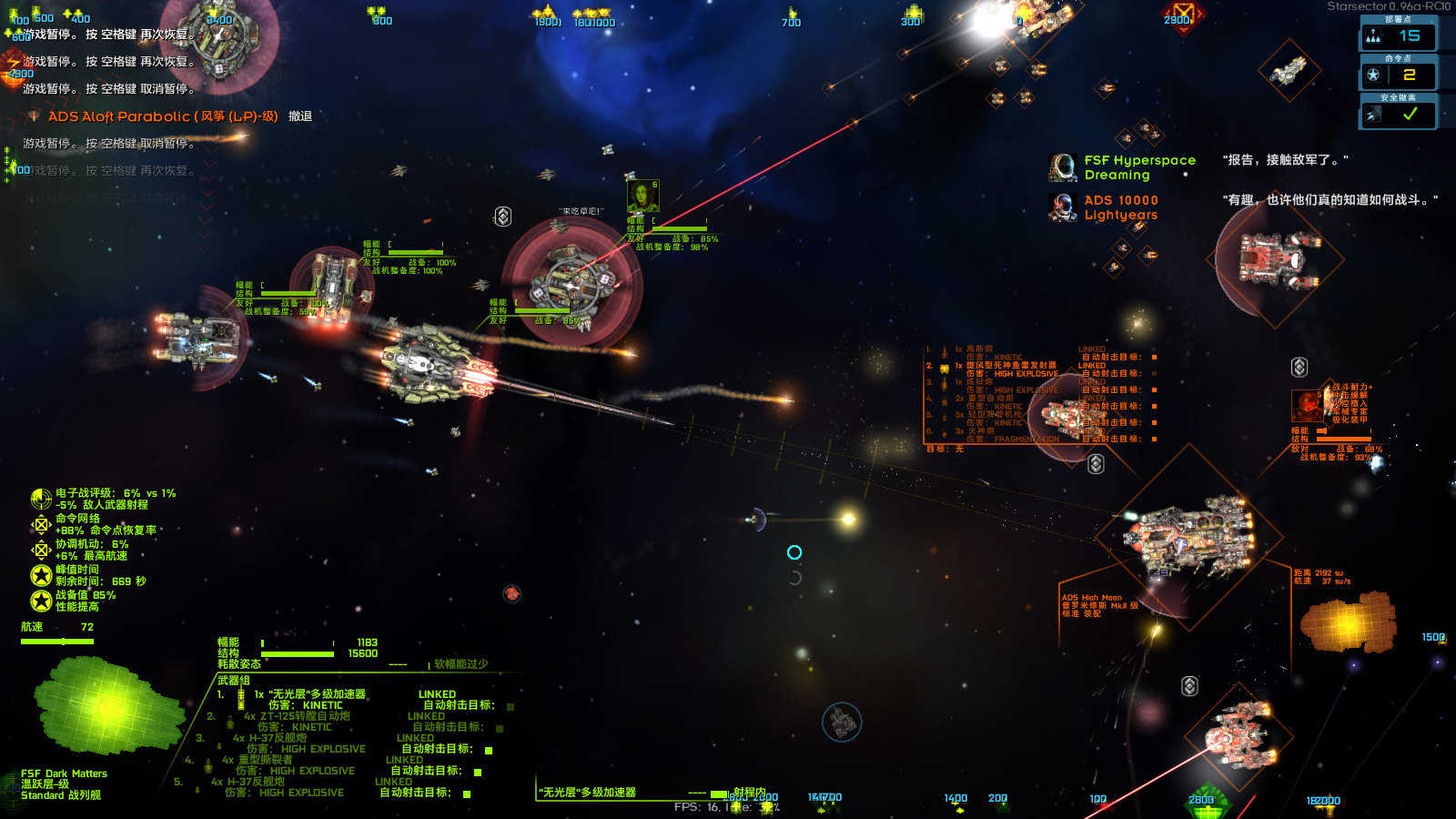The height and width of the screenshot is (819, 1456).
Task: Click the orange enemy target armor diagram
Action: click(1349, 623)
